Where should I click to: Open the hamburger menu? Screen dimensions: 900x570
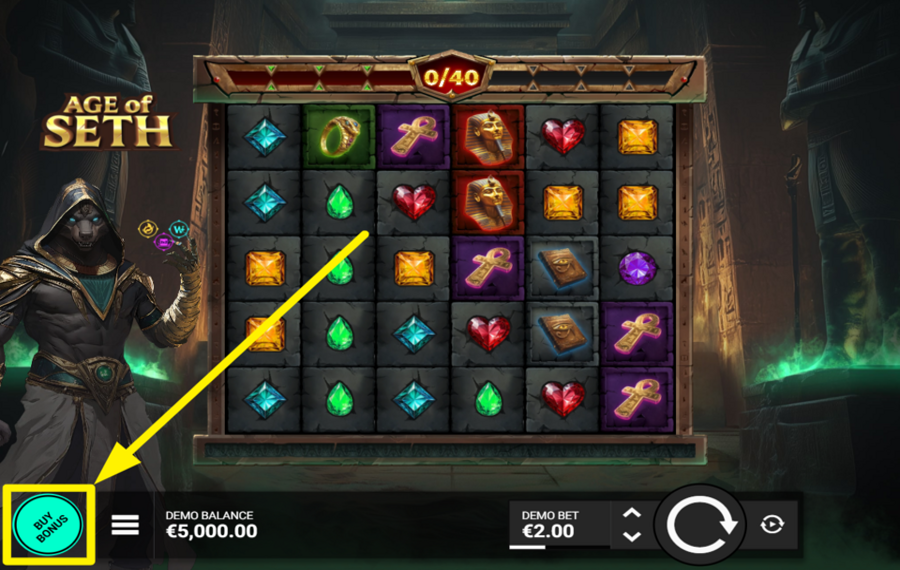click(x=125, y=525)
